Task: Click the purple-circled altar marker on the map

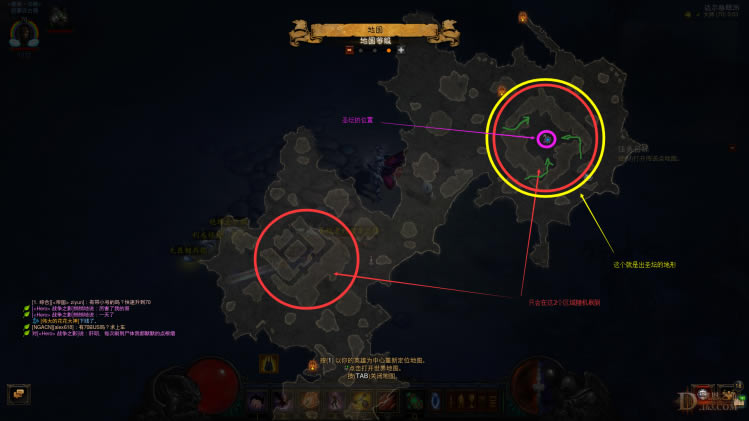Action: pos(547,138)
